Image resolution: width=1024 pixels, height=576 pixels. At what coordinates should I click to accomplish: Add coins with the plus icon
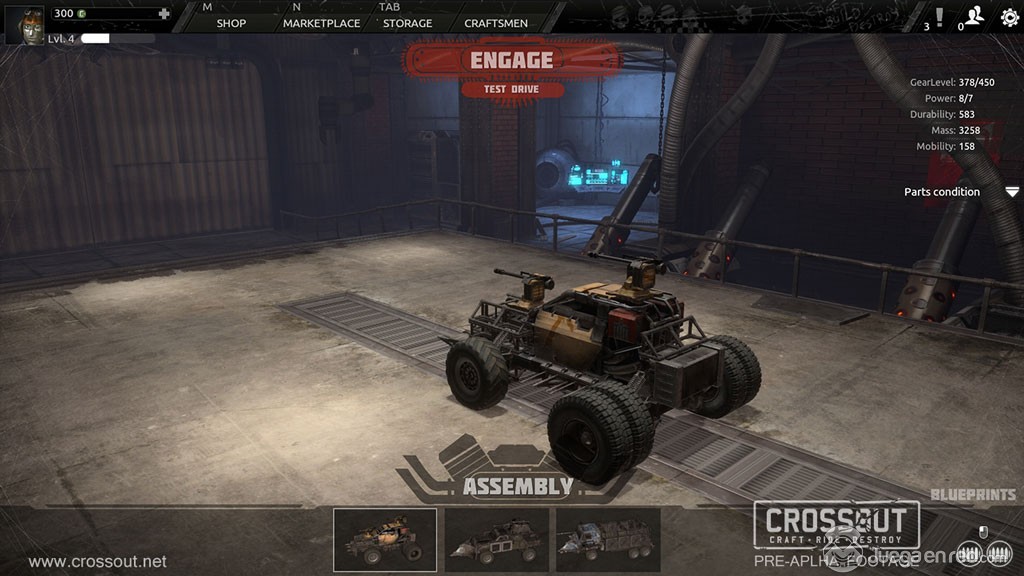point(164,14)
